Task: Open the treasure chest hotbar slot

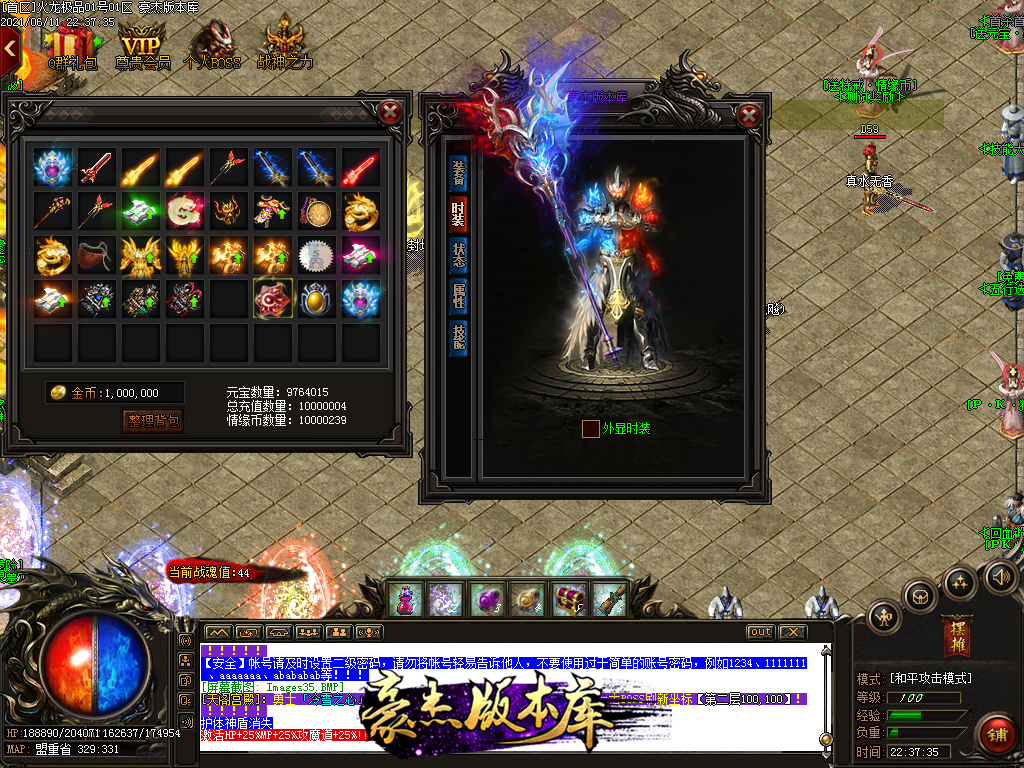Action: 568,599
